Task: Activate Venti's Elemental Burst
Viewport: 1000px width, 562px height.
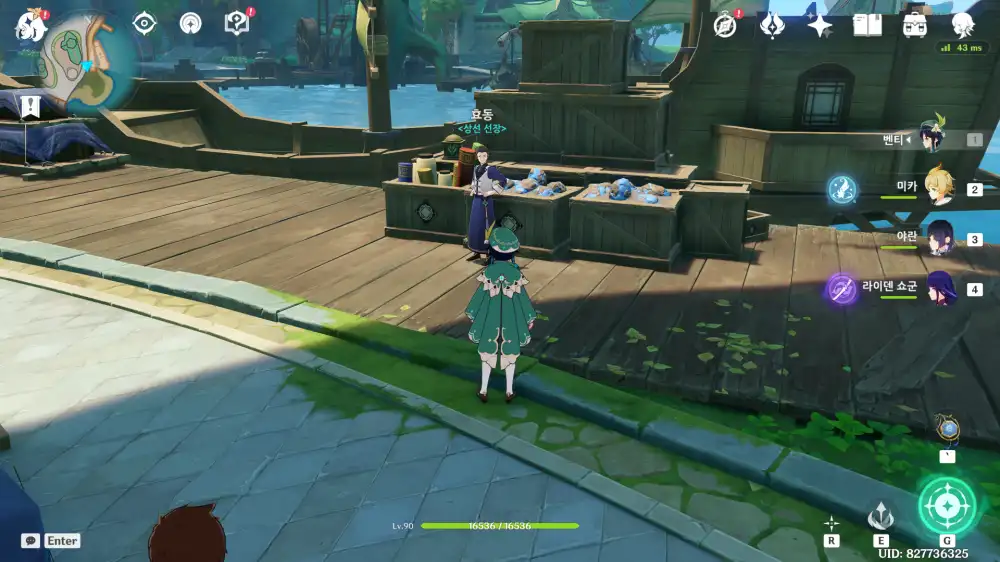Action: 945,506
